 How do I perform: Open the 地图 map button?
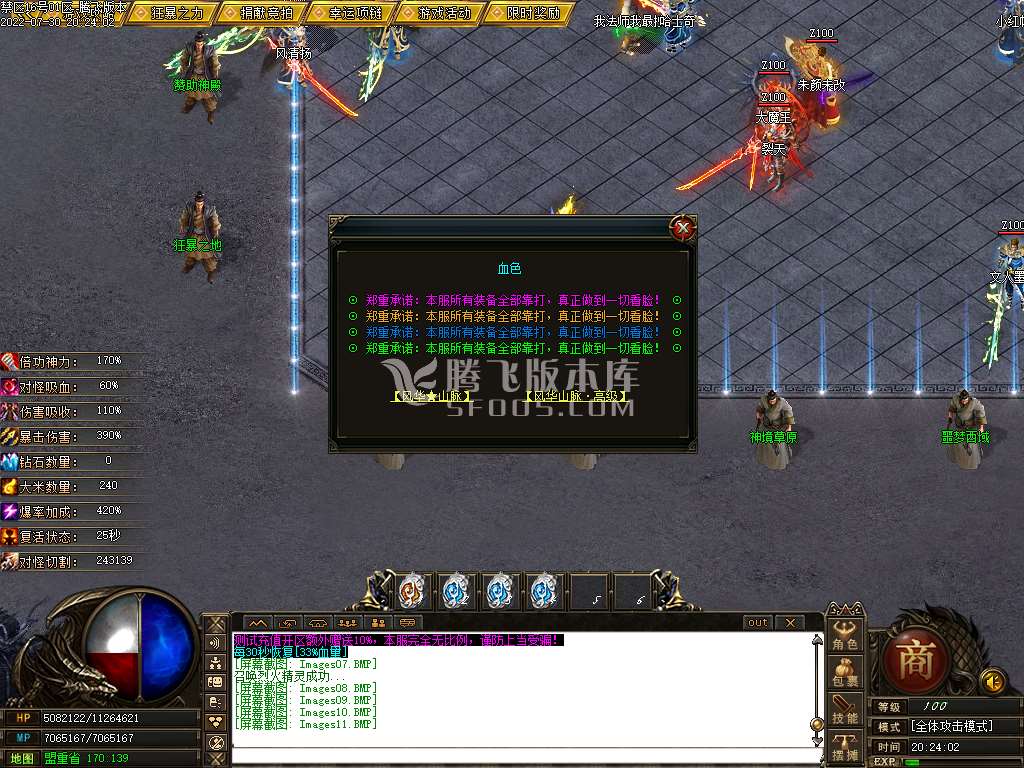coord(21,758)
